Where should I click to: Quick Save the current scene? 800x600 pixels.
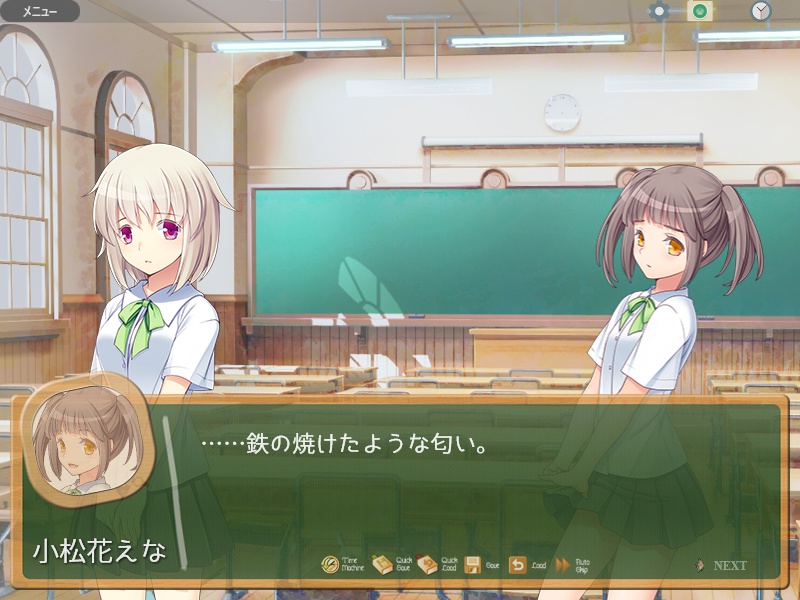pyautogui.click(x=382, y=565)
